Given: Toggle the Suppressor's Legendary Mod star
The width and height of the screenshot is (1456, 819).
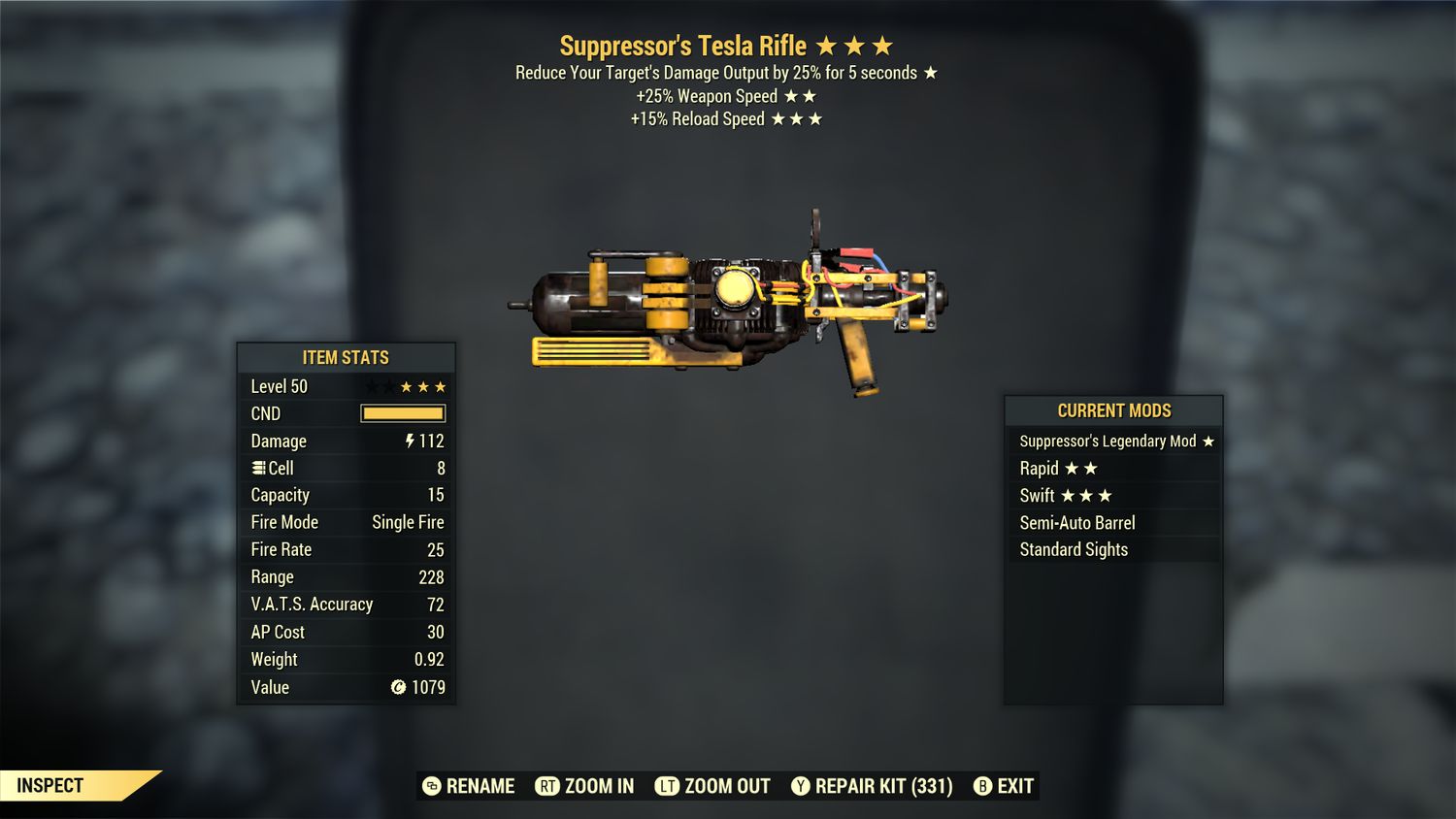Looking at the screenshot, I should pyautogui.click(x=1208, y=441).
